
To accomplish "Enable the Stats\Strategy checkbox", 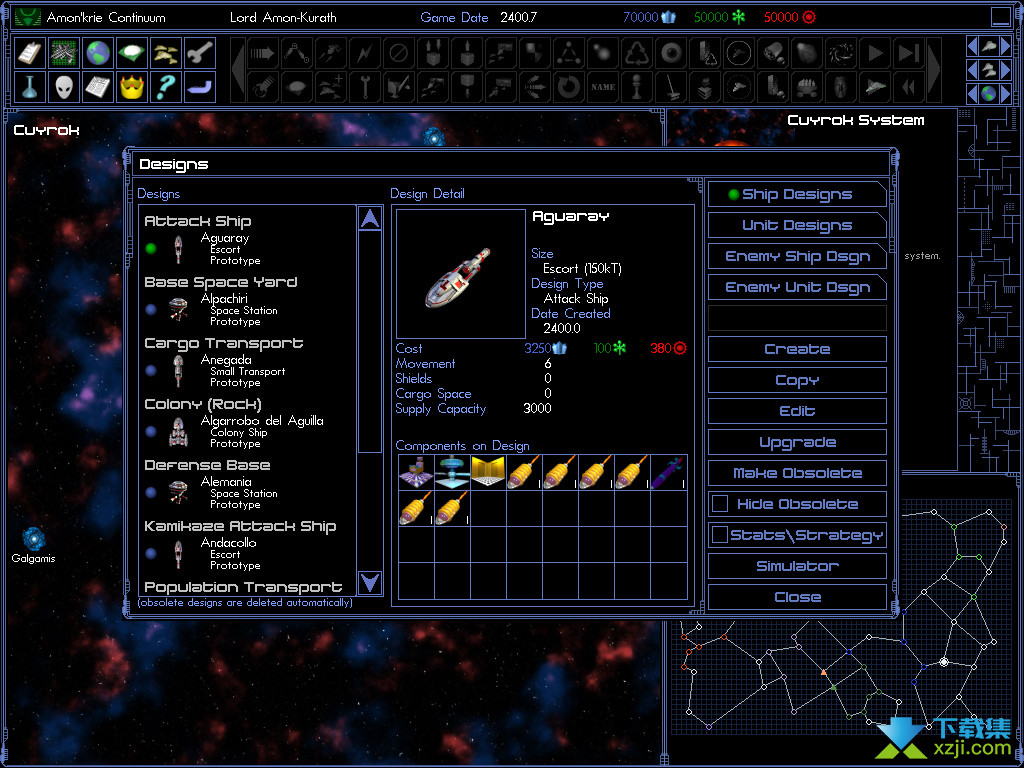I will pyautogui.click(x=719, y=535).
